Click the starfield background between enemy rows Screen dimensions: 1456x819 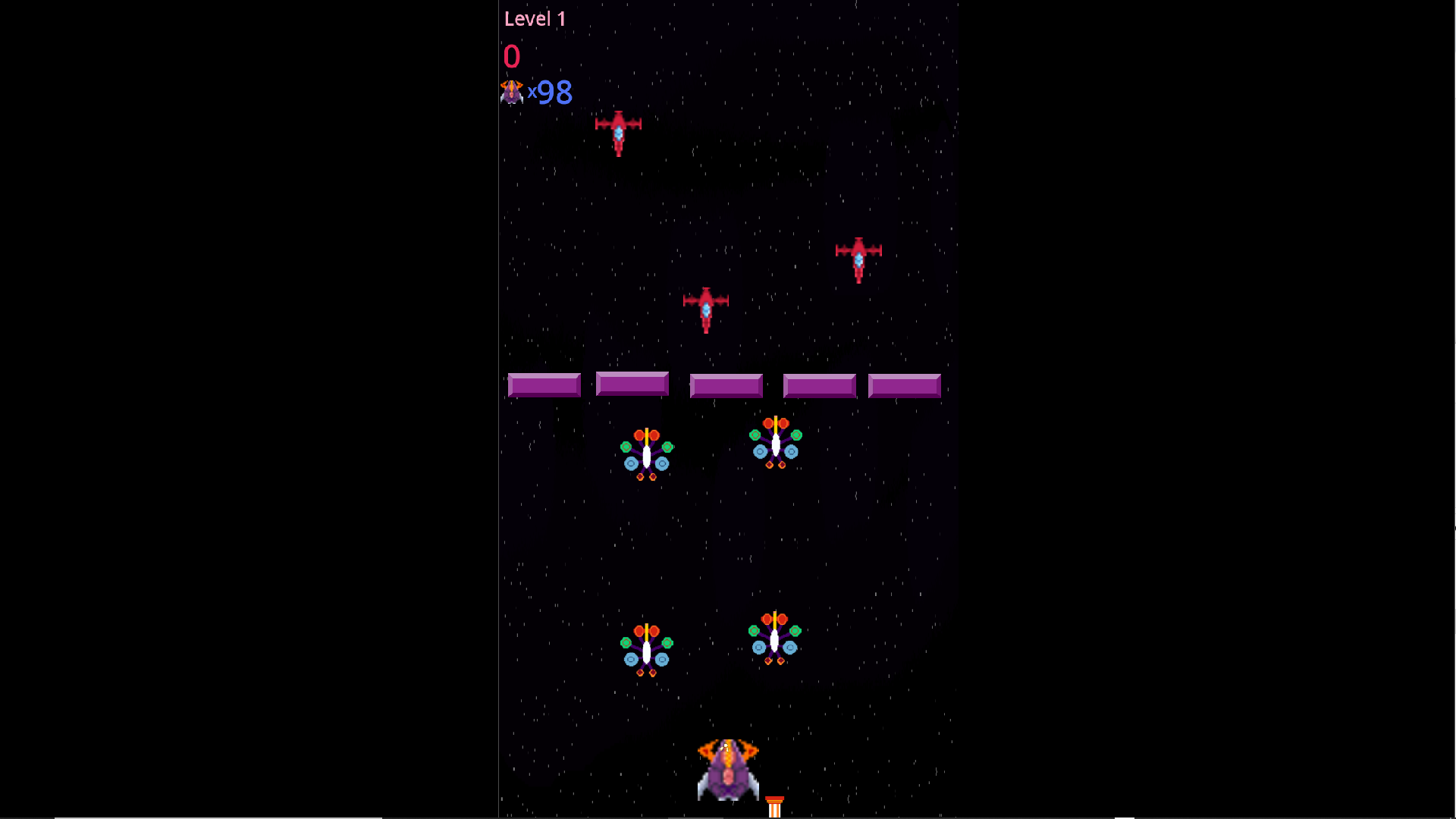pos(728,546)
